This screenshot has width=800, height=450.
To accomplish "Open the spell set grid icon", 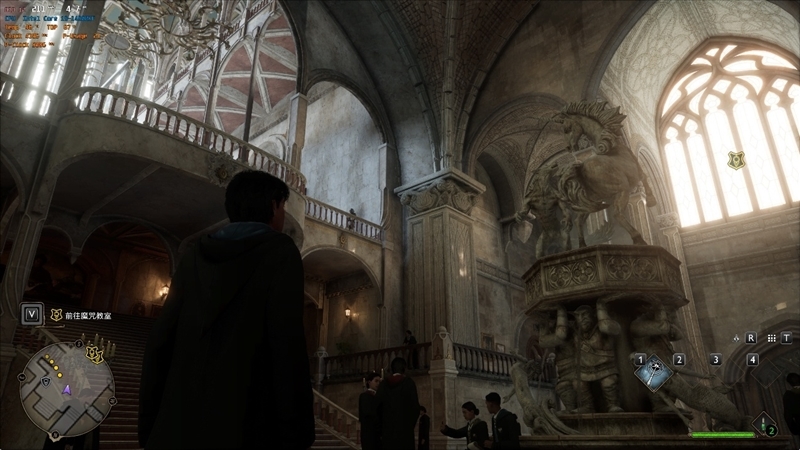I will 773,338.
